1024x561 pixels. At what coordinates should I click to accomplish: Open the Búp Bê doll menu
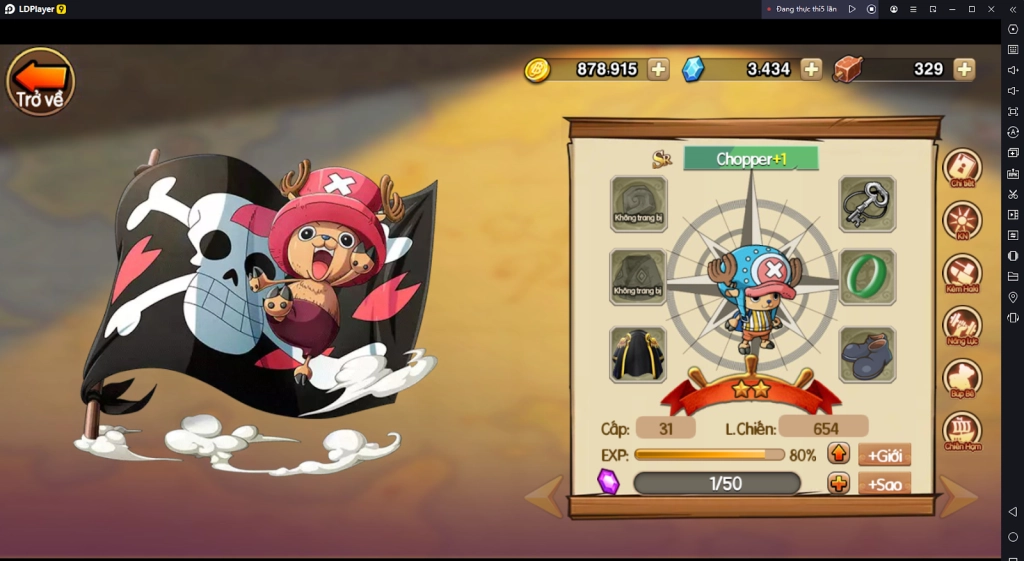click(x=962, y=378)
